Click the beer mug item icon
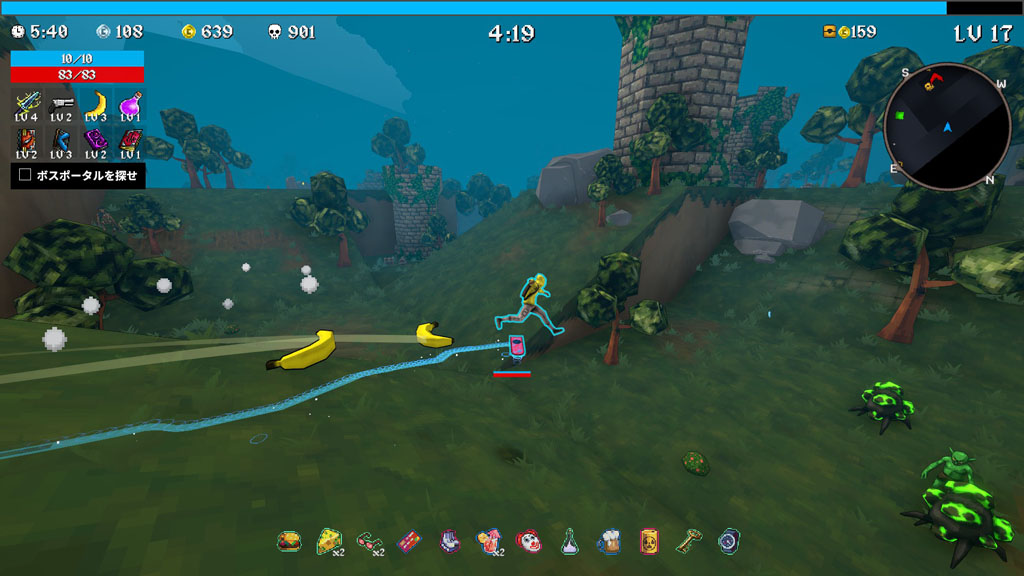 pyautogui.click(x=609, y=541)
